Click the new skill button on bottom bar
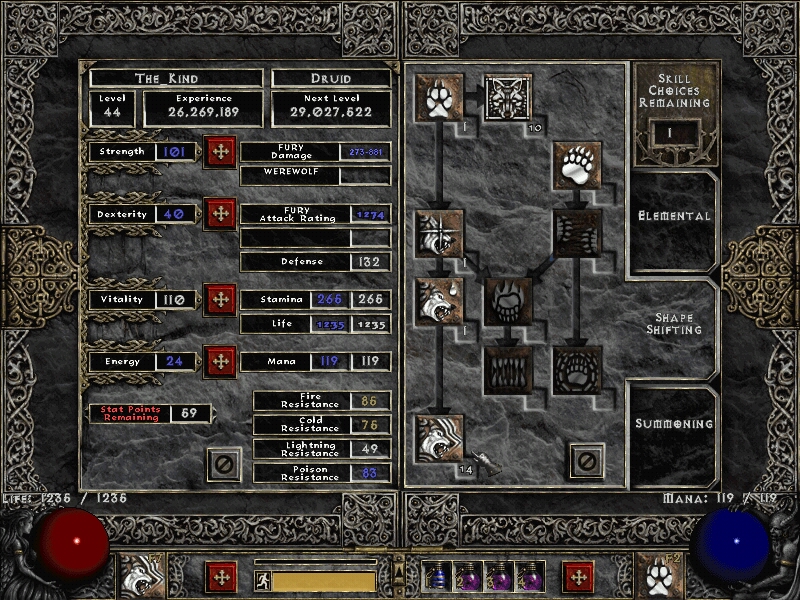The height and width of the screenshot is (600, 800). pyautogui.click(x=577, y=577)
